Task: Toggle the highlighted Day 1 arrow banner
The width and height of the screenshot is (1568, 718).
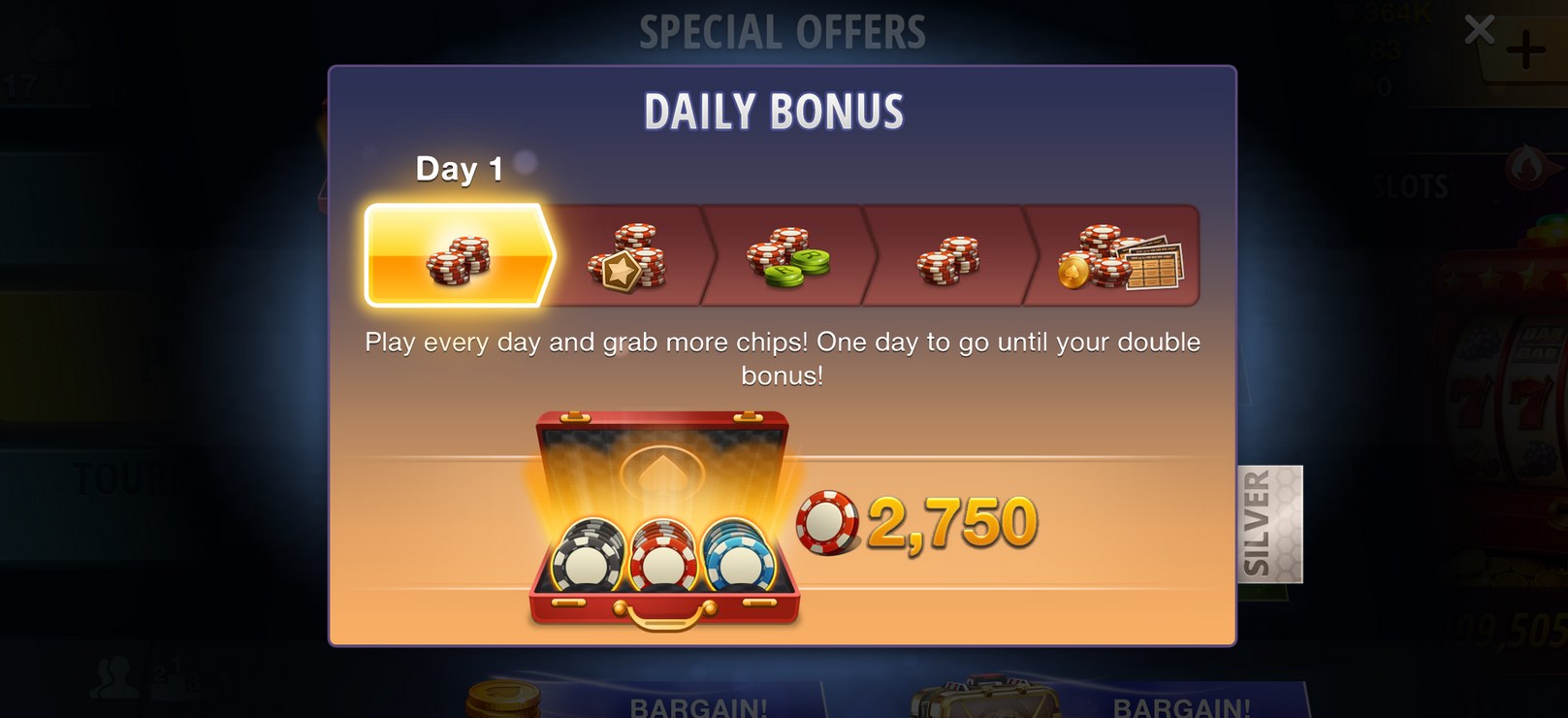Action: click(458, 254)
